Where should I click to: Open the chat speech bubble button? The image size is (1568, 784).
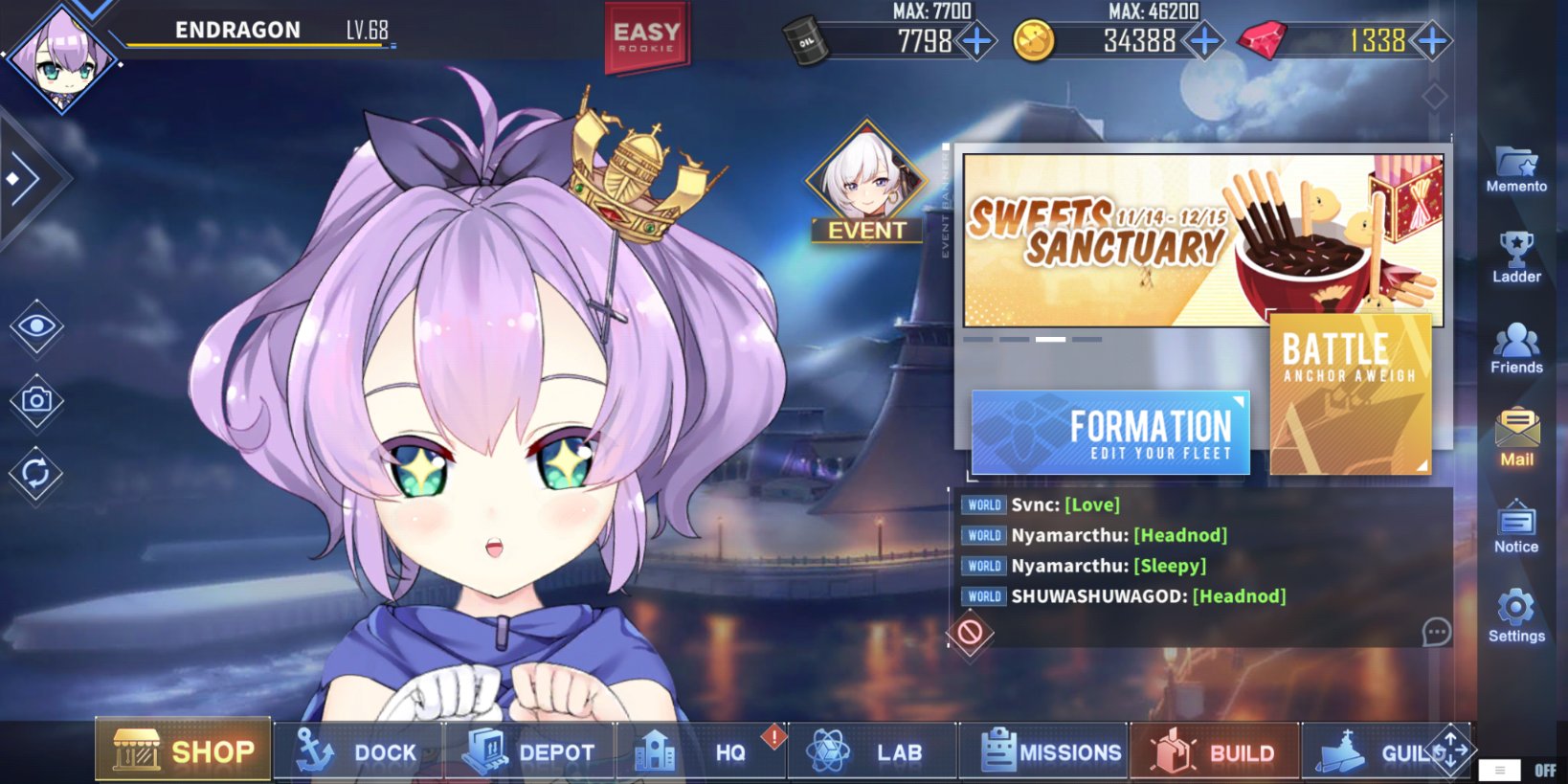(x=1436, y=632)
